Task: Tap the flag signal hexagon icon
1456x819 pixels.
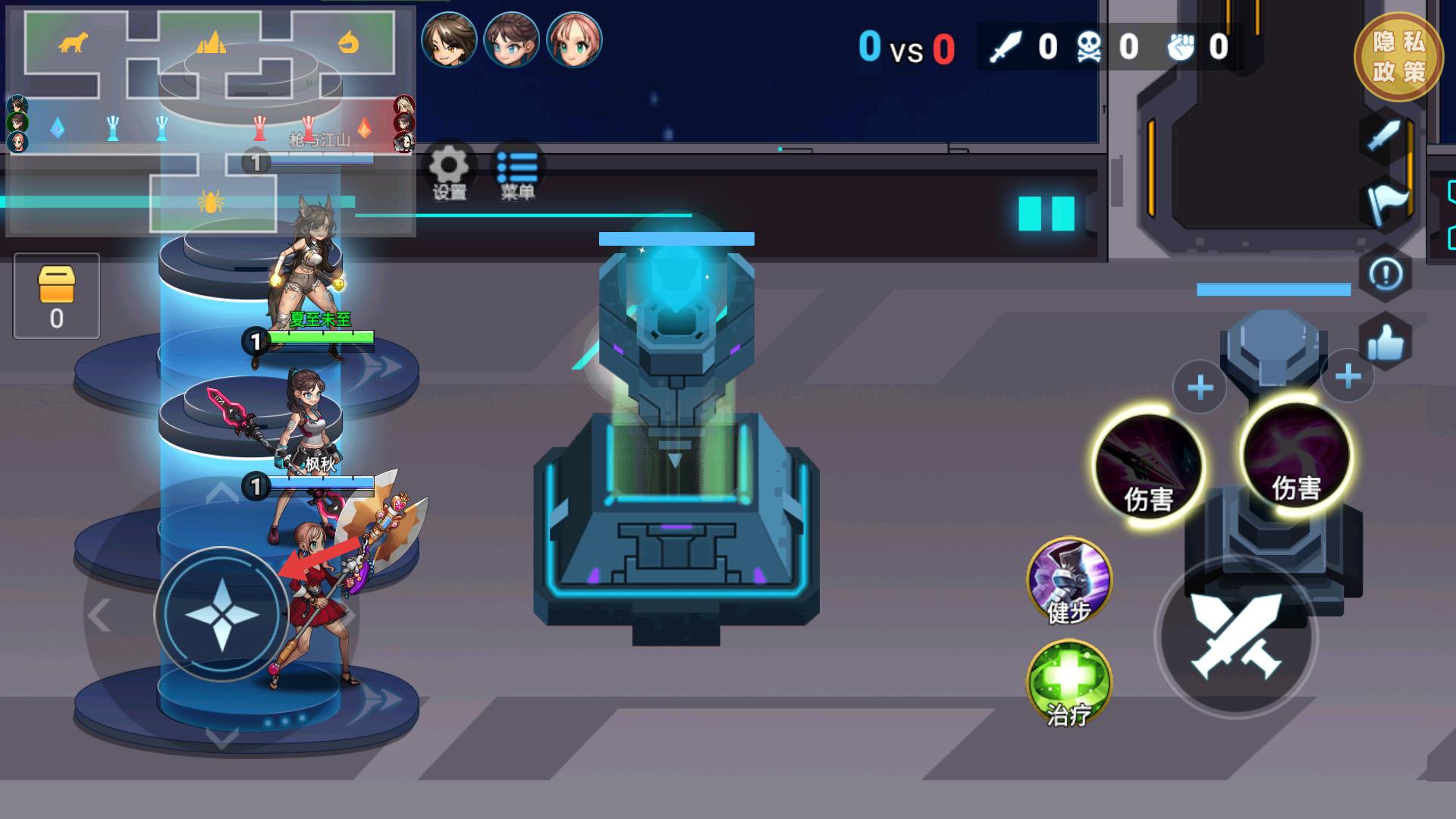Action: [1385, 205]
